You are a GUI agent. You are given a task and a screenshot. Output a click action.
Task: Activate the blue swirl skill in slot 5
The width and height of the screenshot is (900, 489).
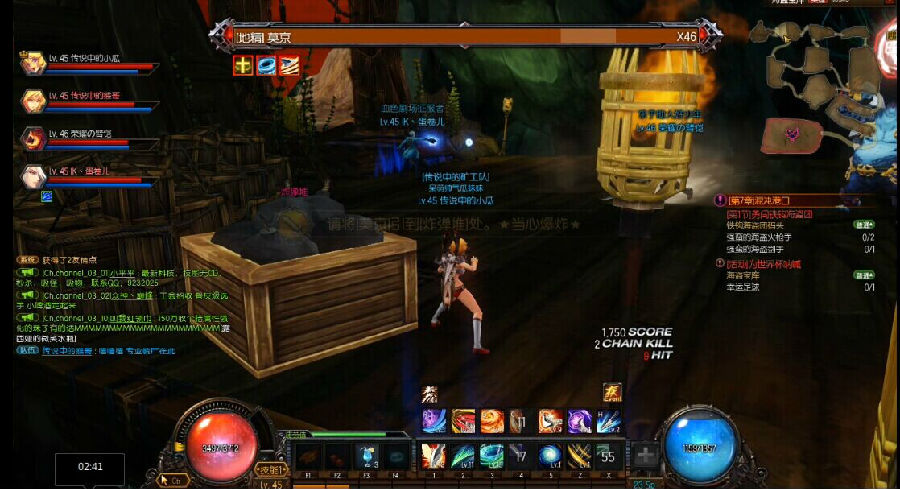(549, 456)
